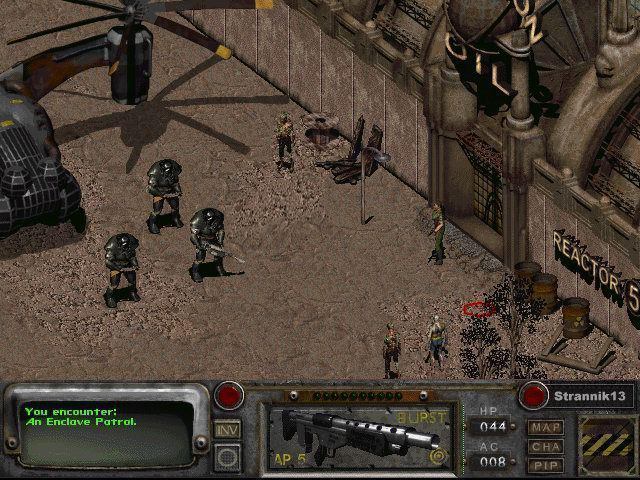Open the CHA character sheet

(x=546, y=446)
